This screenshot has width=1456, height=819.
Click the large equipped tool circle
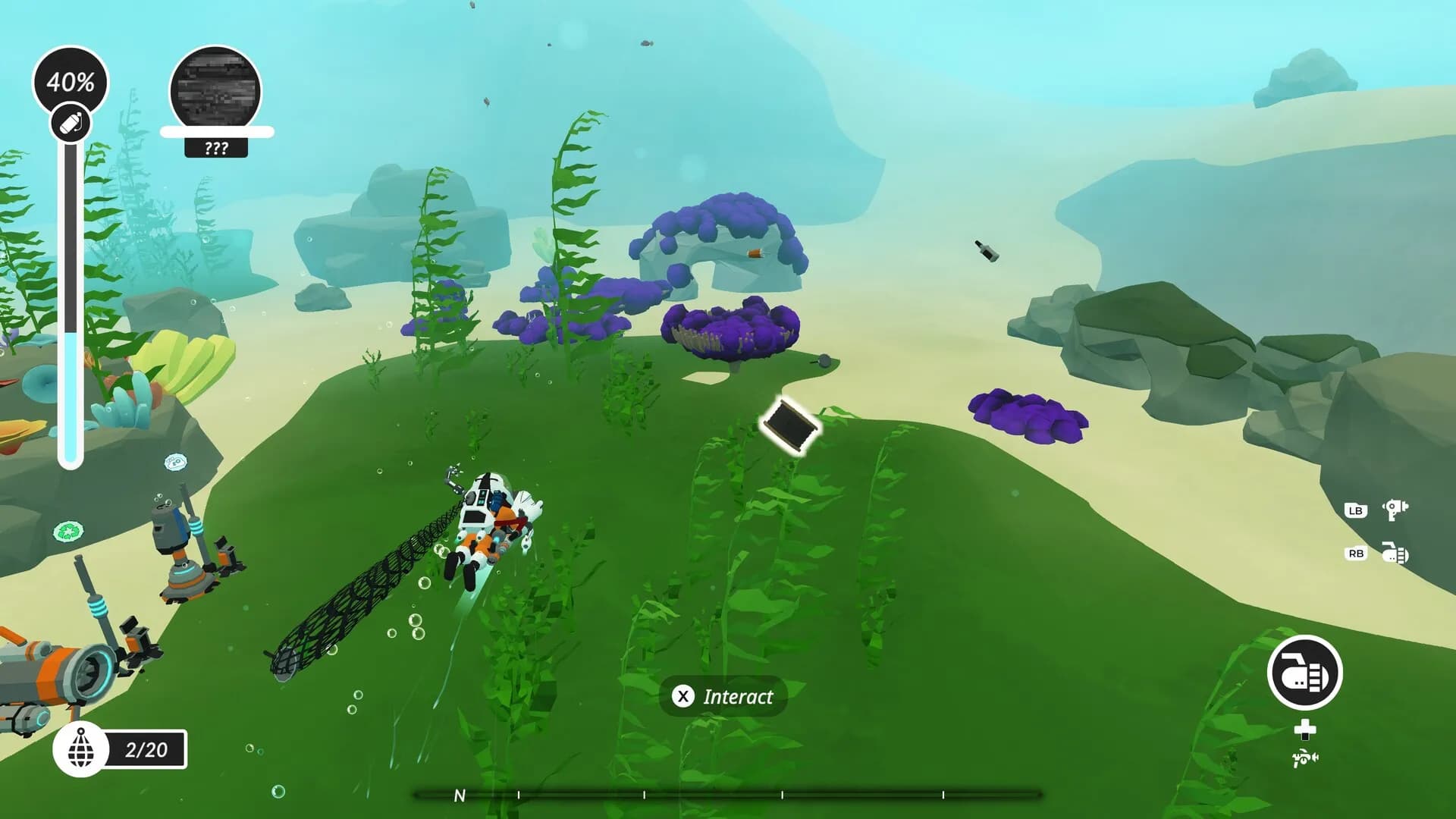click(x=1304, y=673)
